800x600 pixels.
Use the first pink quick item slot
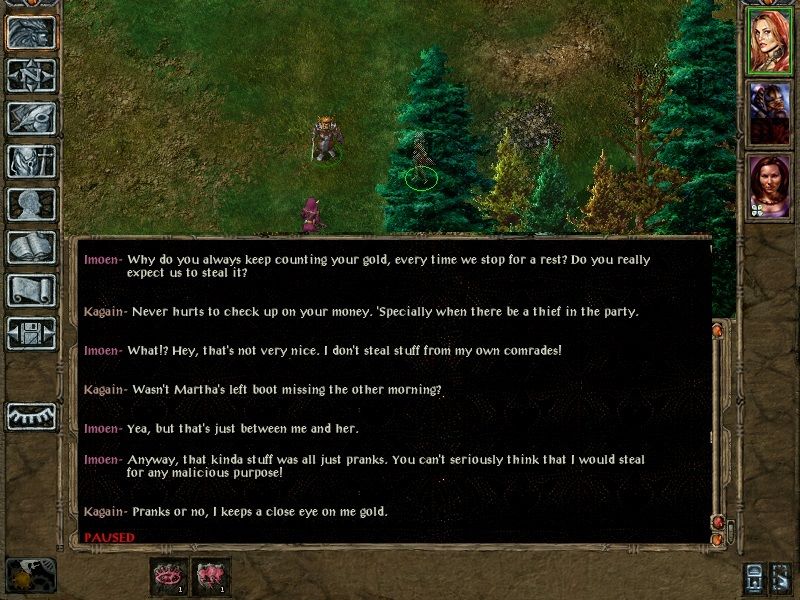click(168, 575)
